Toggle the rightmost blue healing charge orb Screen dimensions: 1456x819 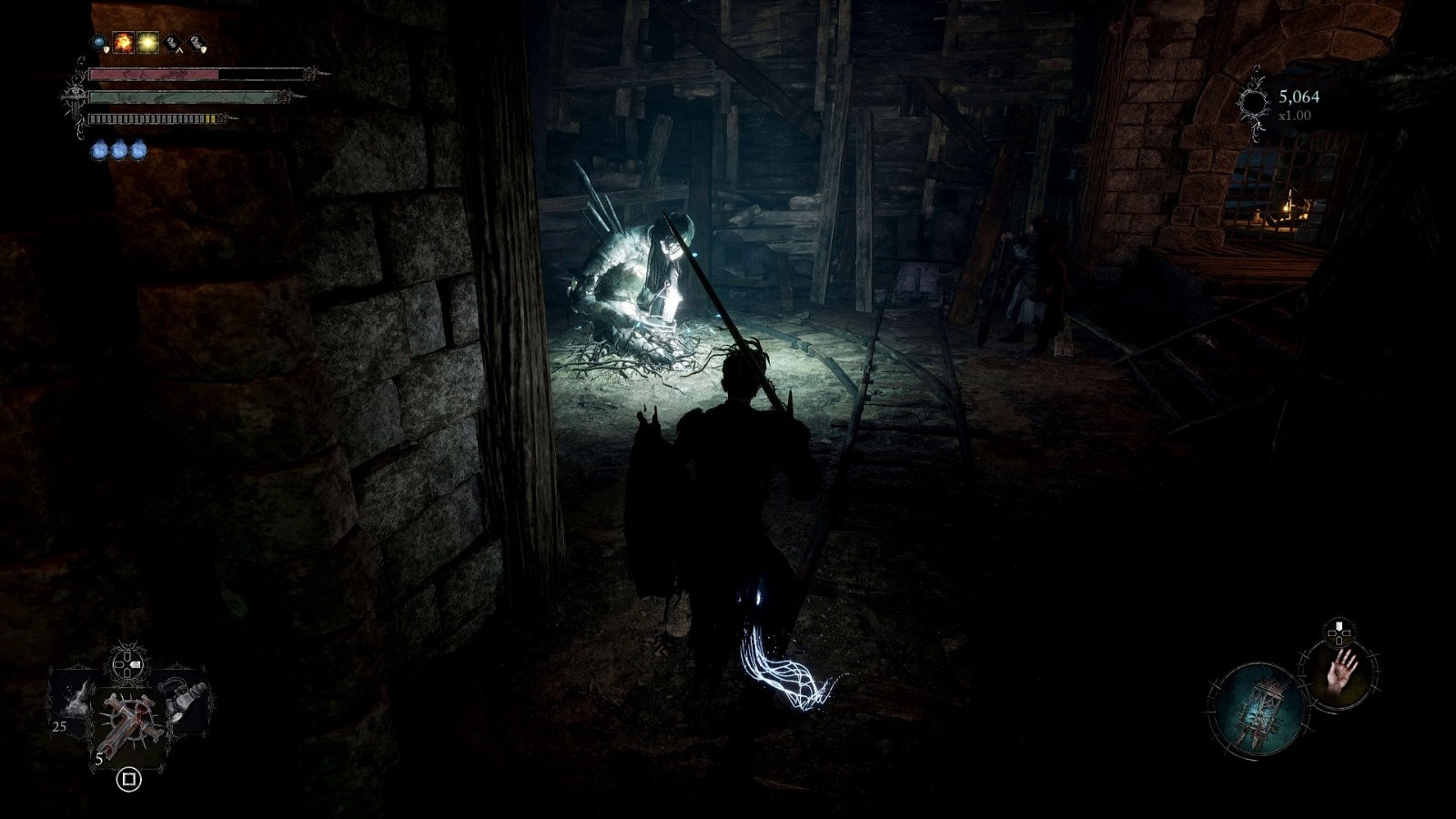(138, 149)
